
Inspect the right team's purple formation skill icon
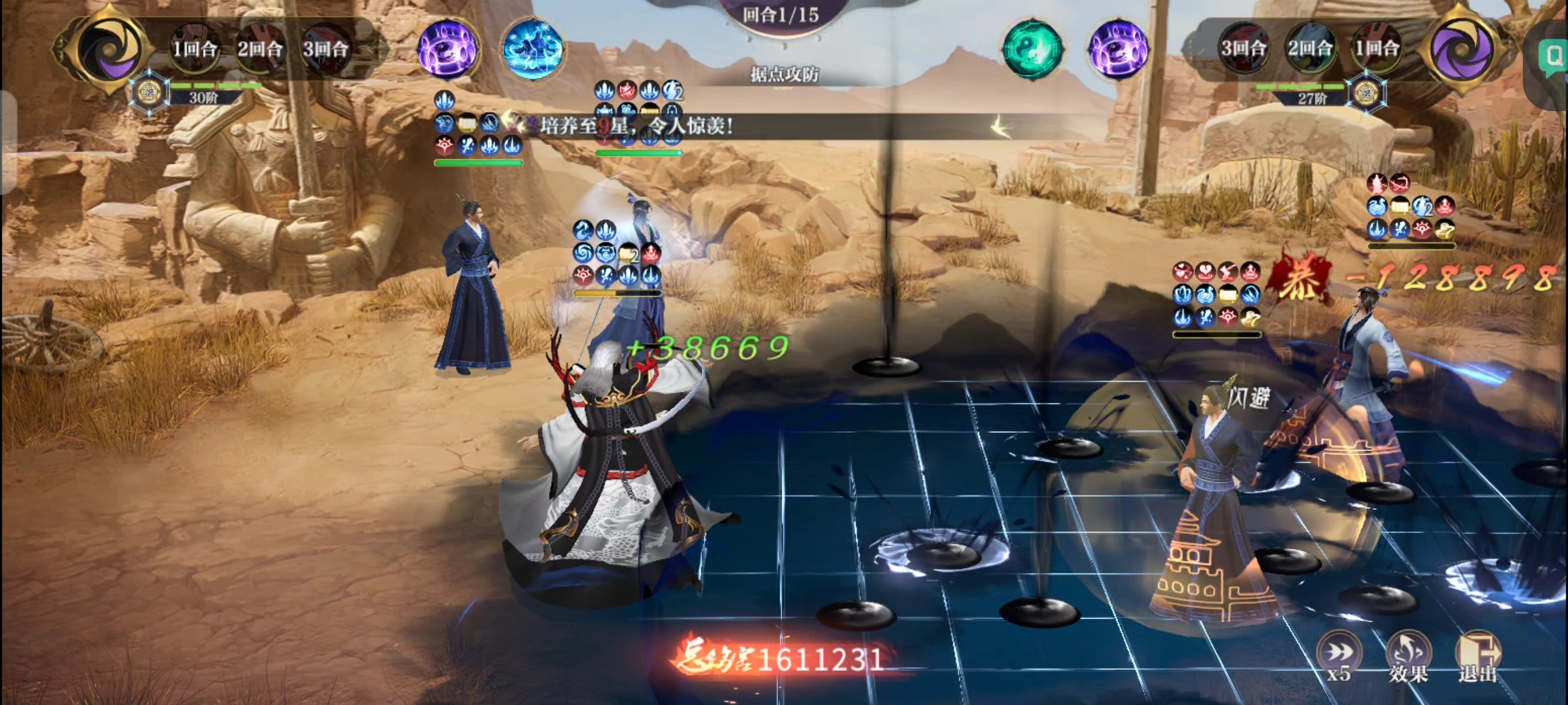click(x=1118, y=49)
